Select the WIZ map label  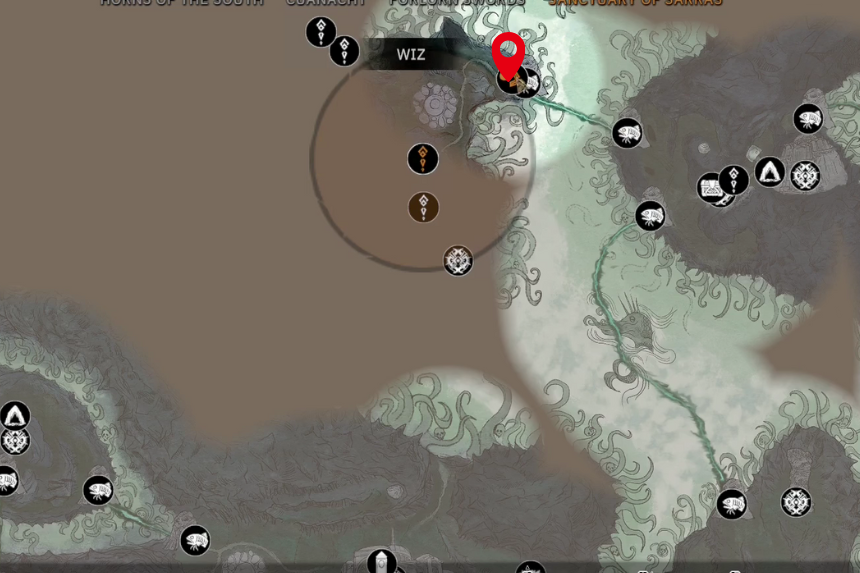tap(411, 55)
